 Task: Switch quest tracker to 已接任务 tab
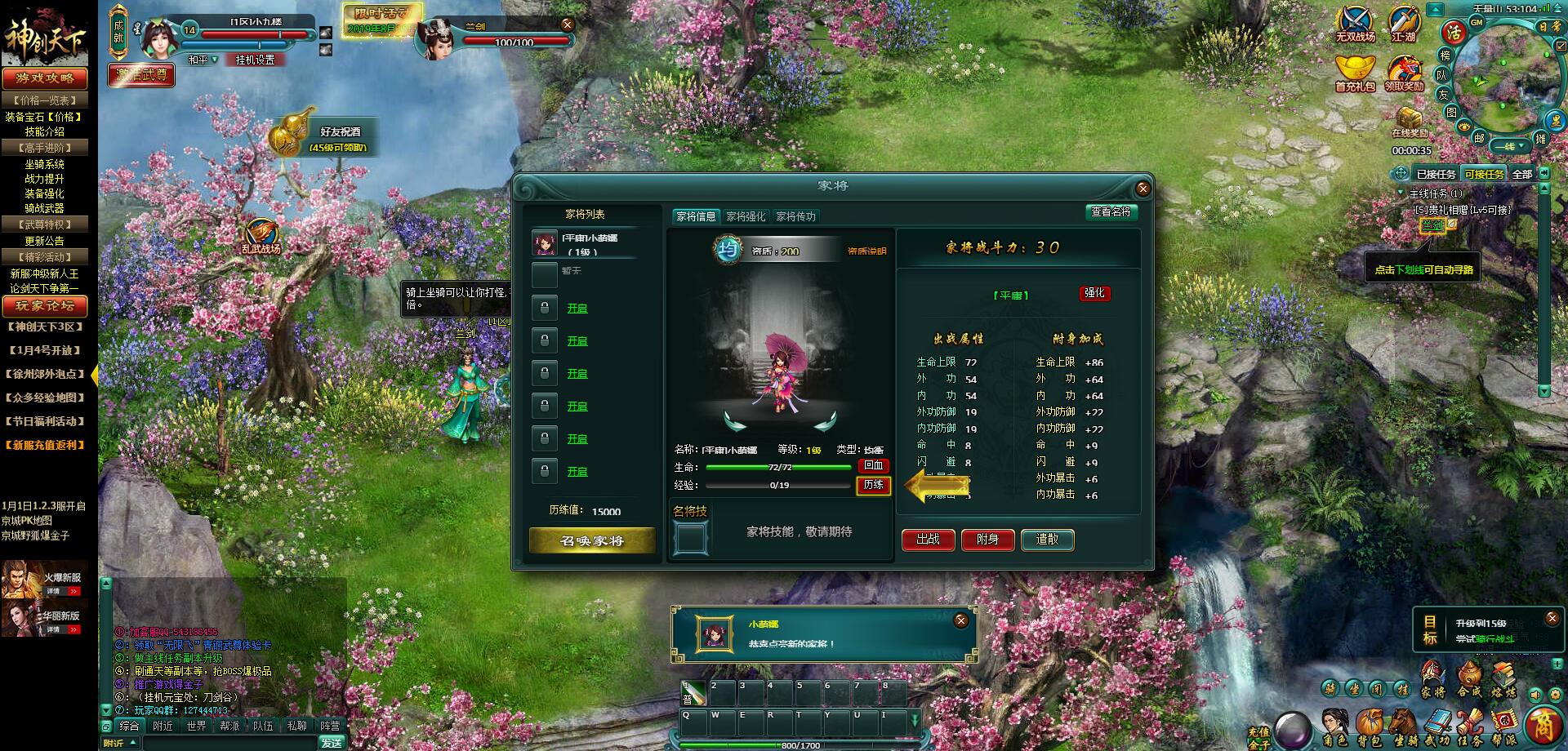point(1436,174)
